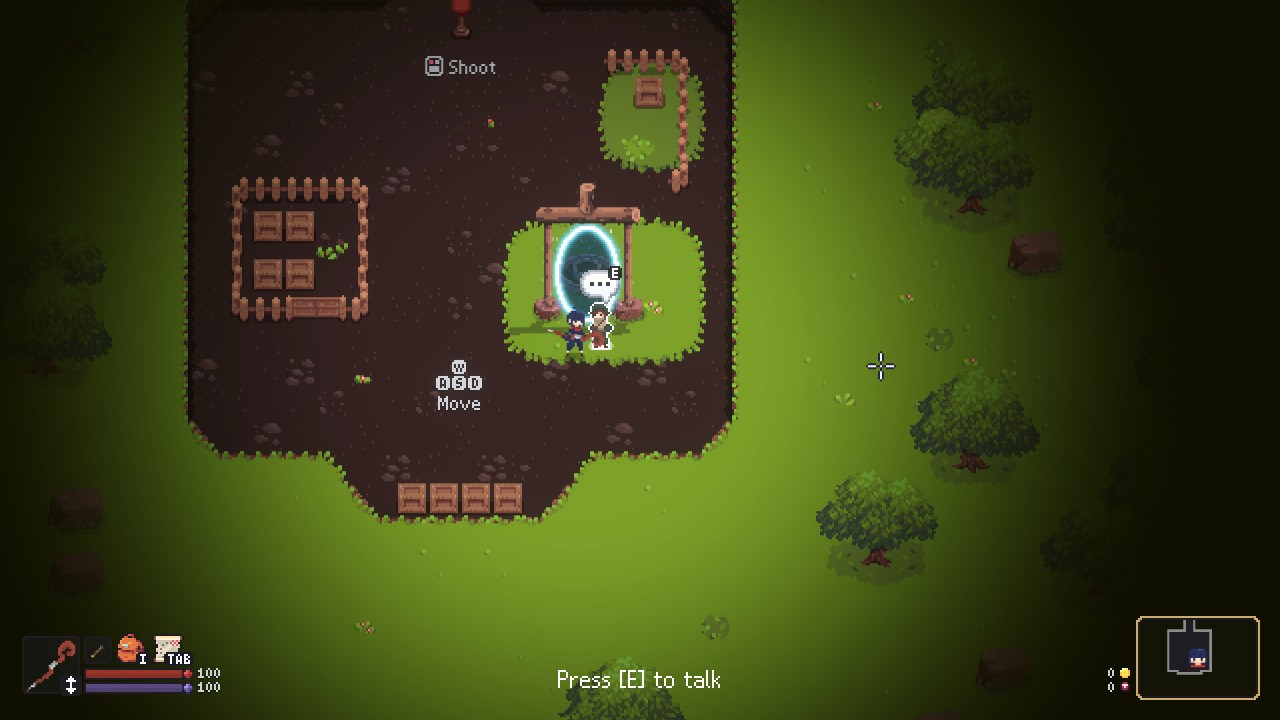
Task: Select the small wand secondary weapon slot
Action: click(x=97, y=651)
